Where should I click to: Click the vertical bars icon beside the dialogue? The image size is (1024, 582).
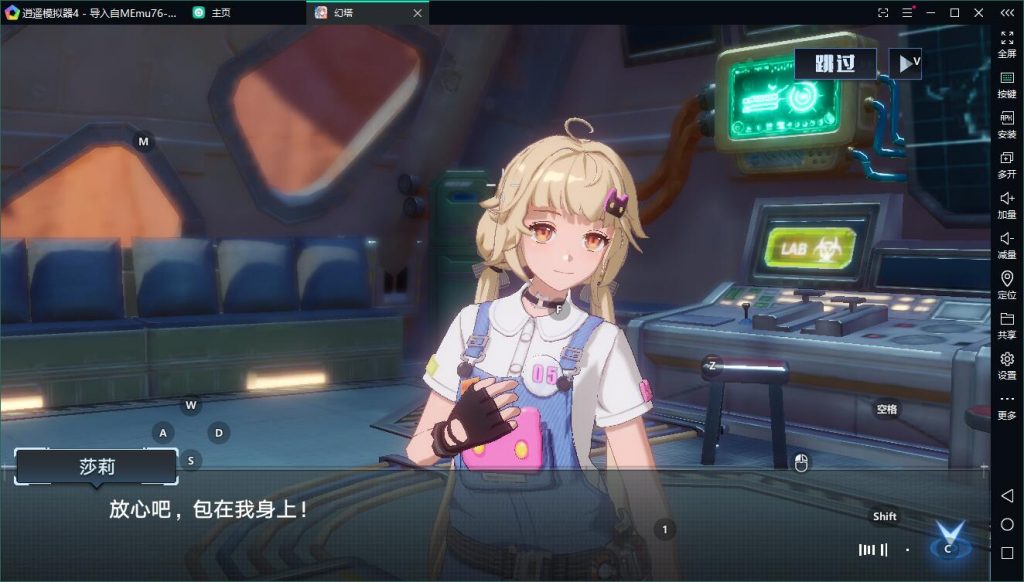click(873, 549)
